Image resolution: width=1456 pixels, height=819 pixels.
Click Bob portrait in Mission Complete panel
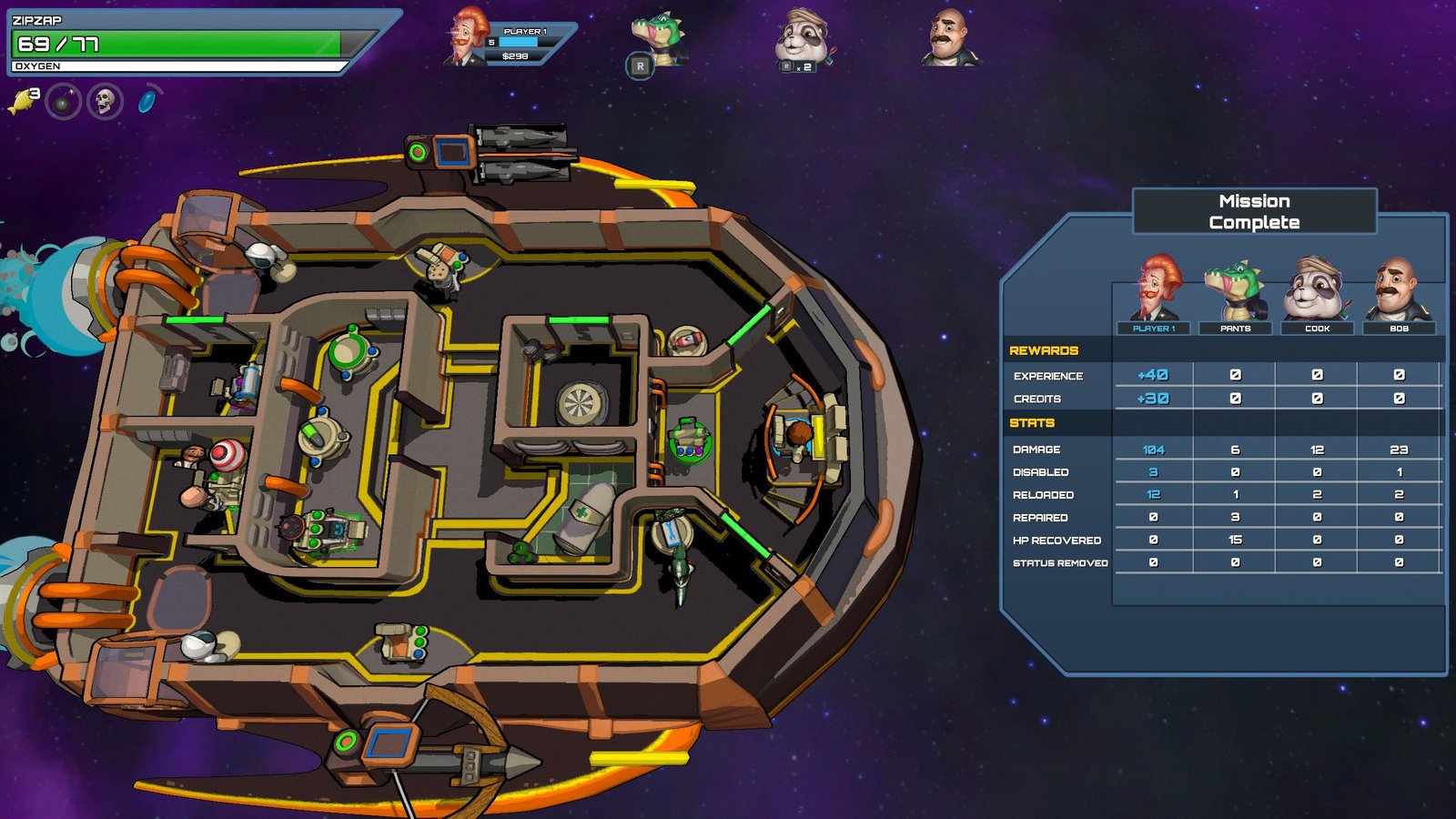1399,289
